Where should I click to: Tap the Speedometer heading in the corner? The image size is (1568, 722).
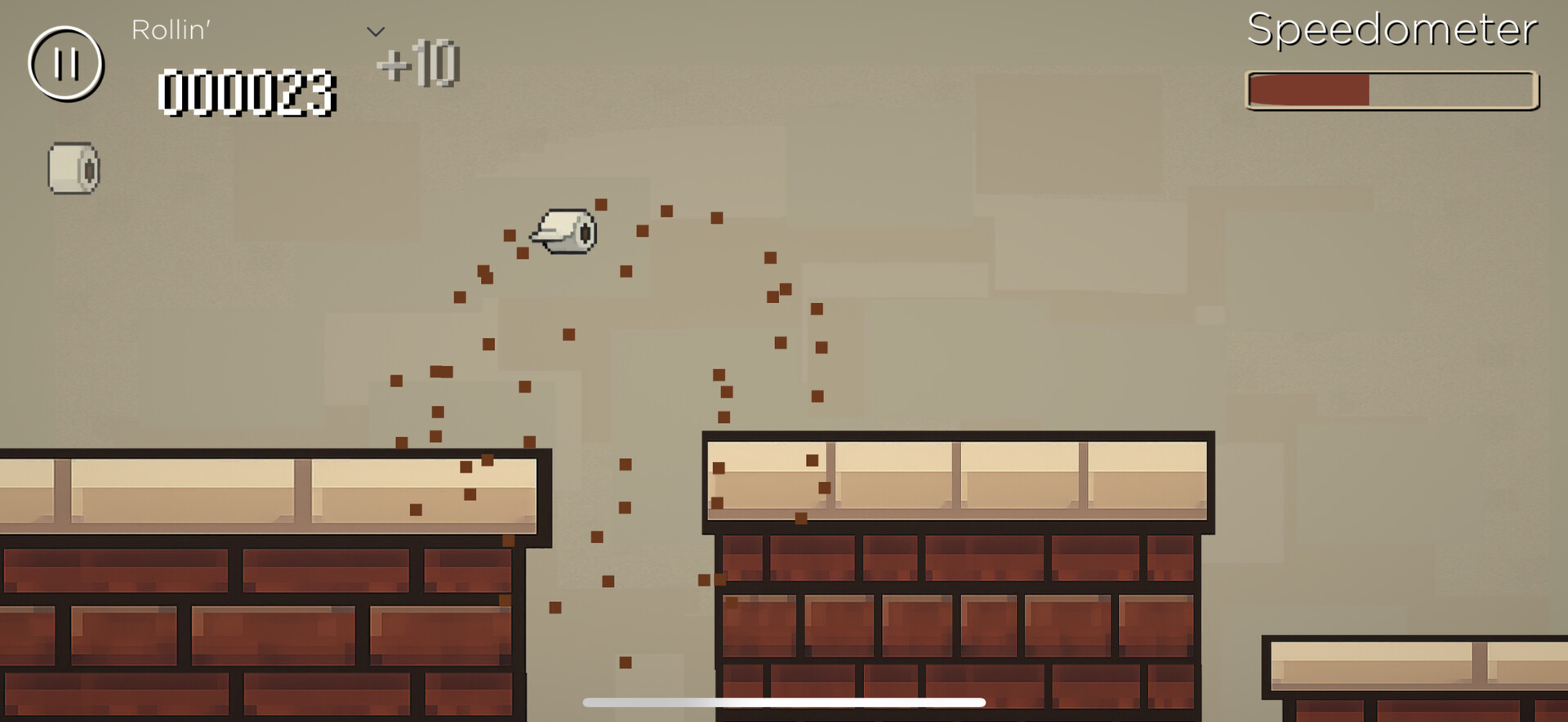click(x=1391, y=31)
